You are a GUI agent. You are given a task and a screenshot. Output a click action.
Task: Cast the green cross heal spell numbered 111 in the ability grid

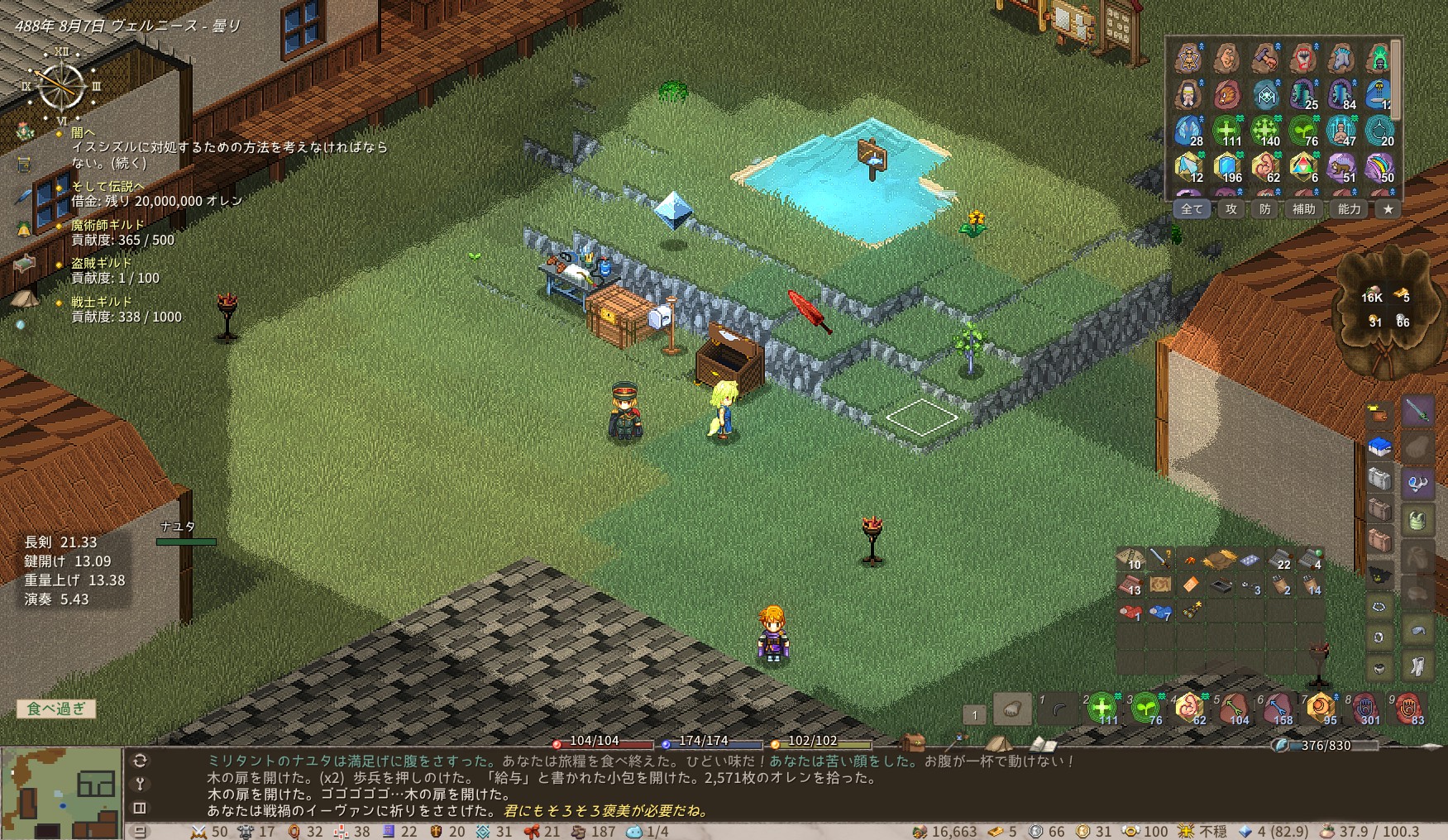click(1227, 131)
